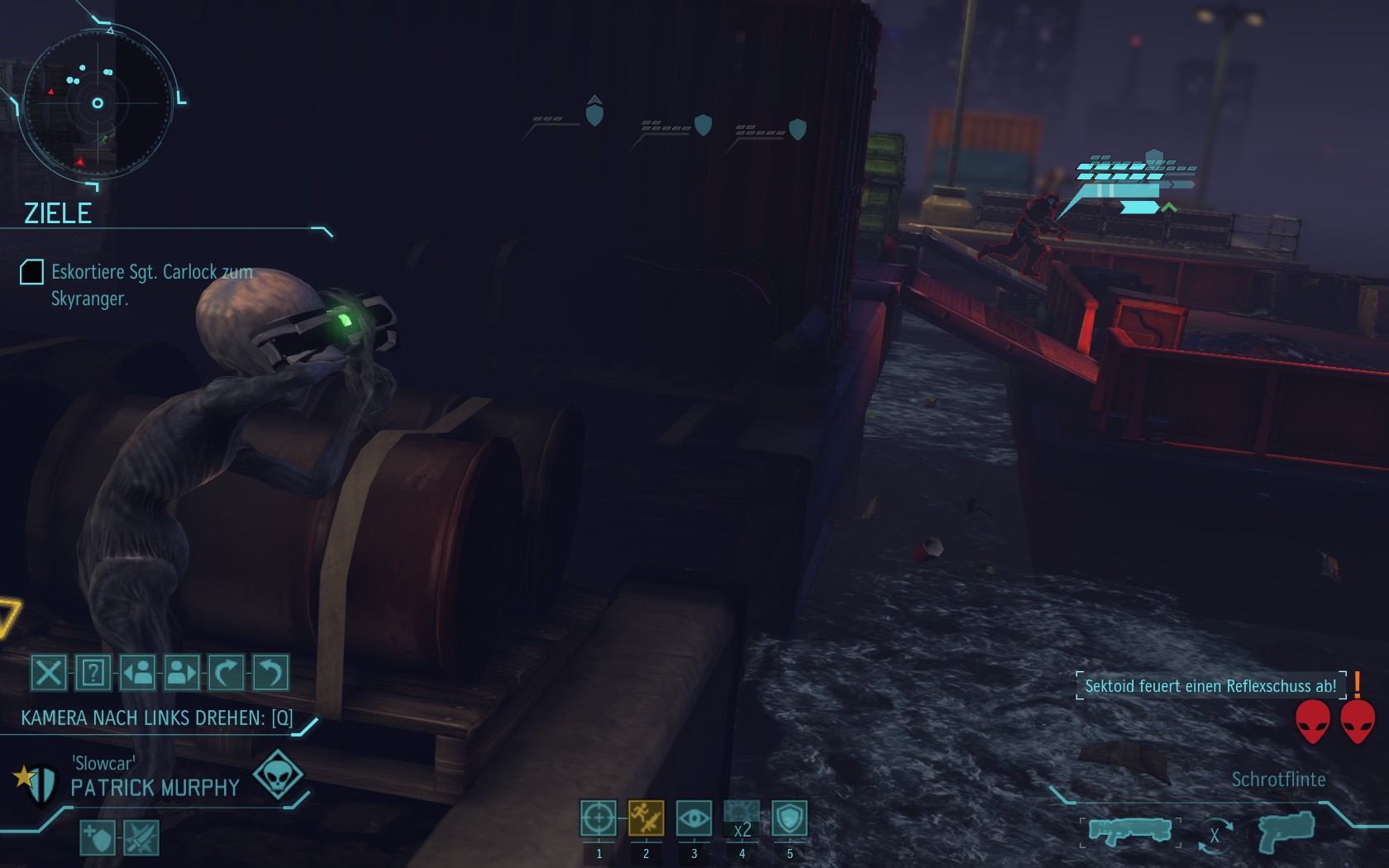Choose the Overwatch eye ability
This screenshot has height=868, width=1389.
click(694, 818)
